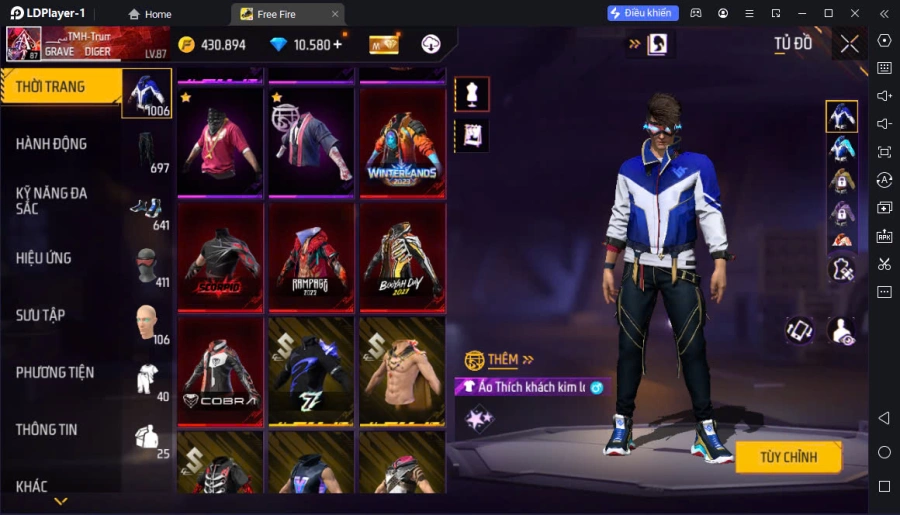The width and height of the screenshot is (900, 515).
Task: Open the LDPlayer Home tab
Action: (x=150, y=14)
